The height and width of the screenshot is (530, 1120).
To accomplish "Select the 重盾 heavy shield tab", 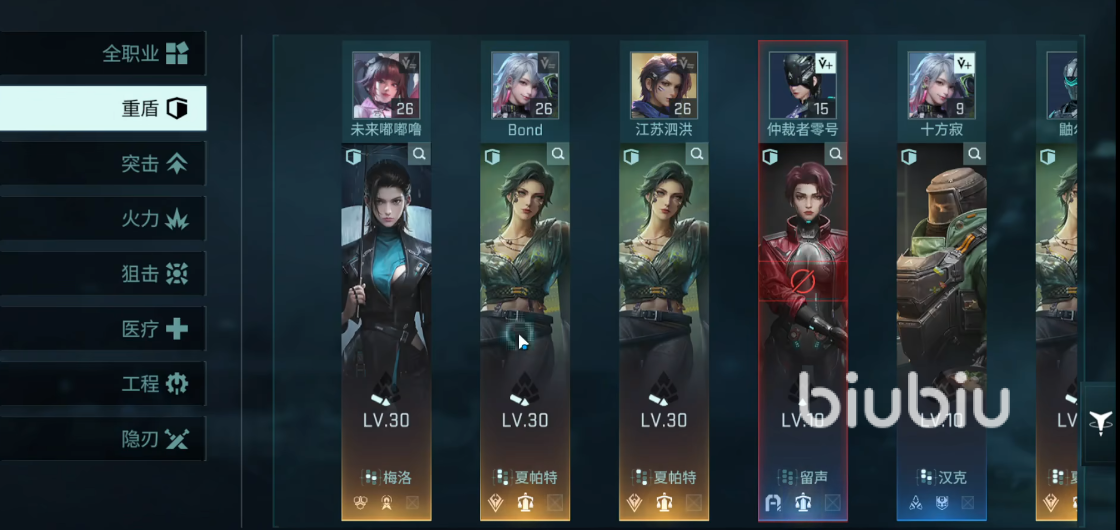I will point(103,108).
